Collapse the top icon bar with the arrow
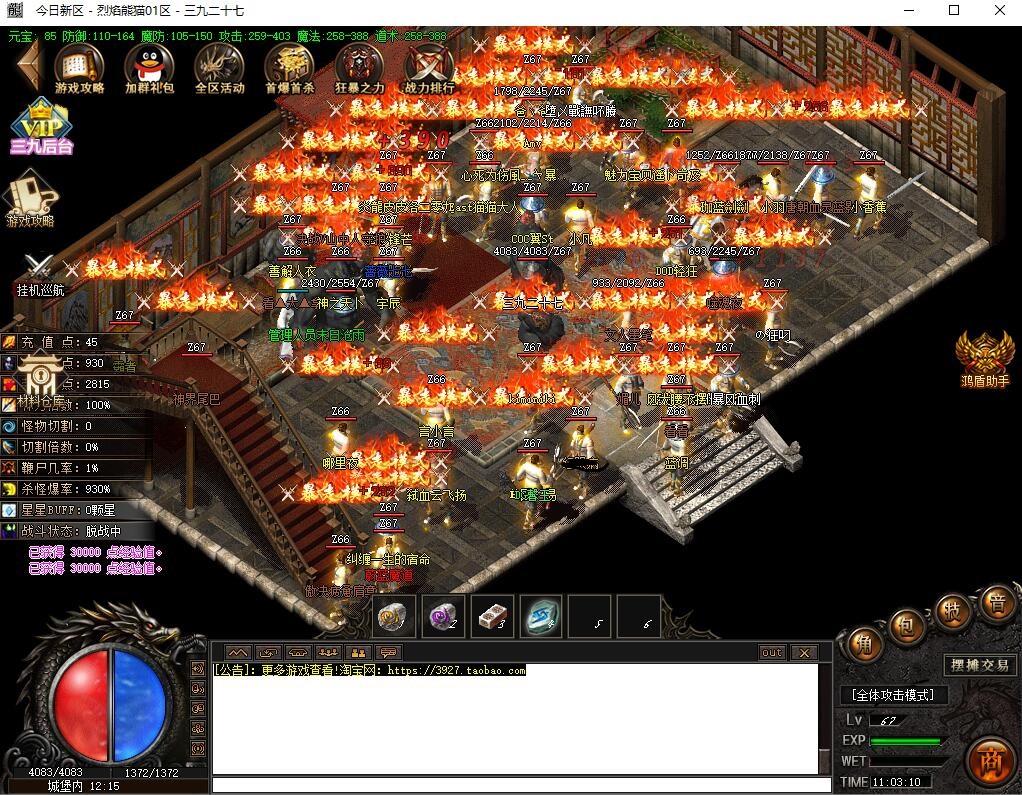This screenshot has width=1022, height=795. point(26,67)
